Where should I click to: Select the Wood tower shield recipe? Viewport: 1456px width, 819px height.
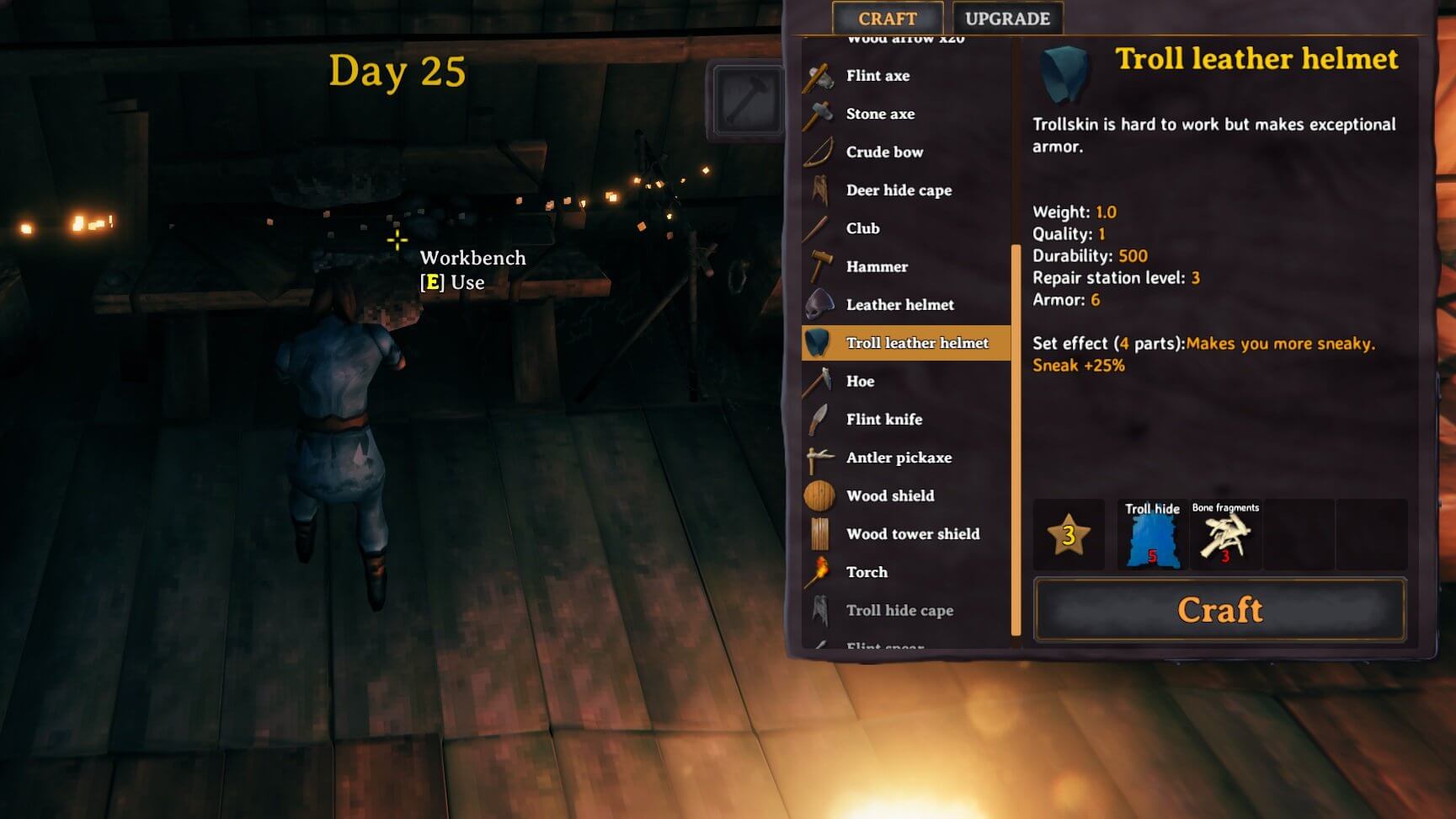[912, 534]
